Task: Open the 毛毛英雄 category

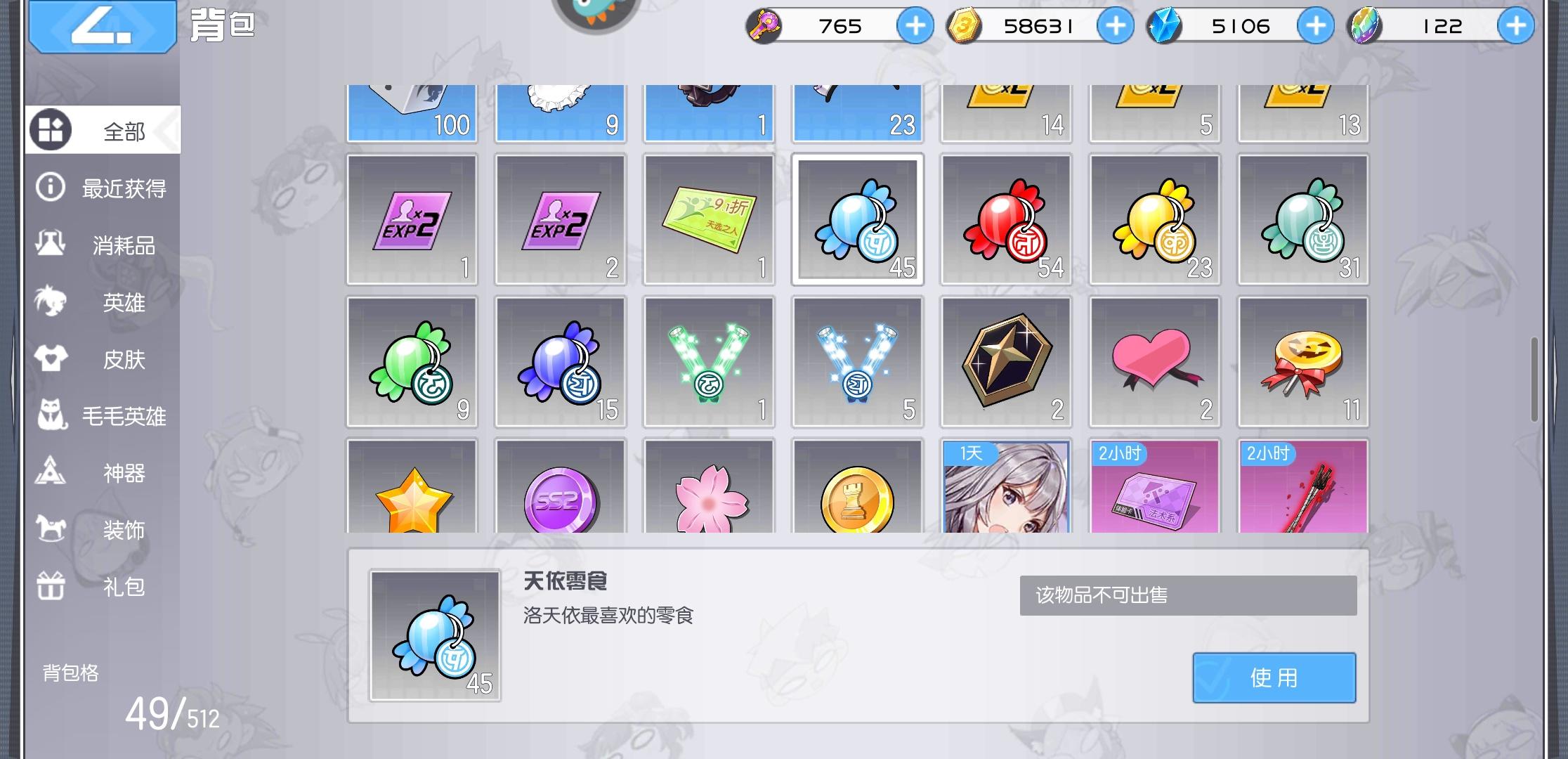Action: 104,416
